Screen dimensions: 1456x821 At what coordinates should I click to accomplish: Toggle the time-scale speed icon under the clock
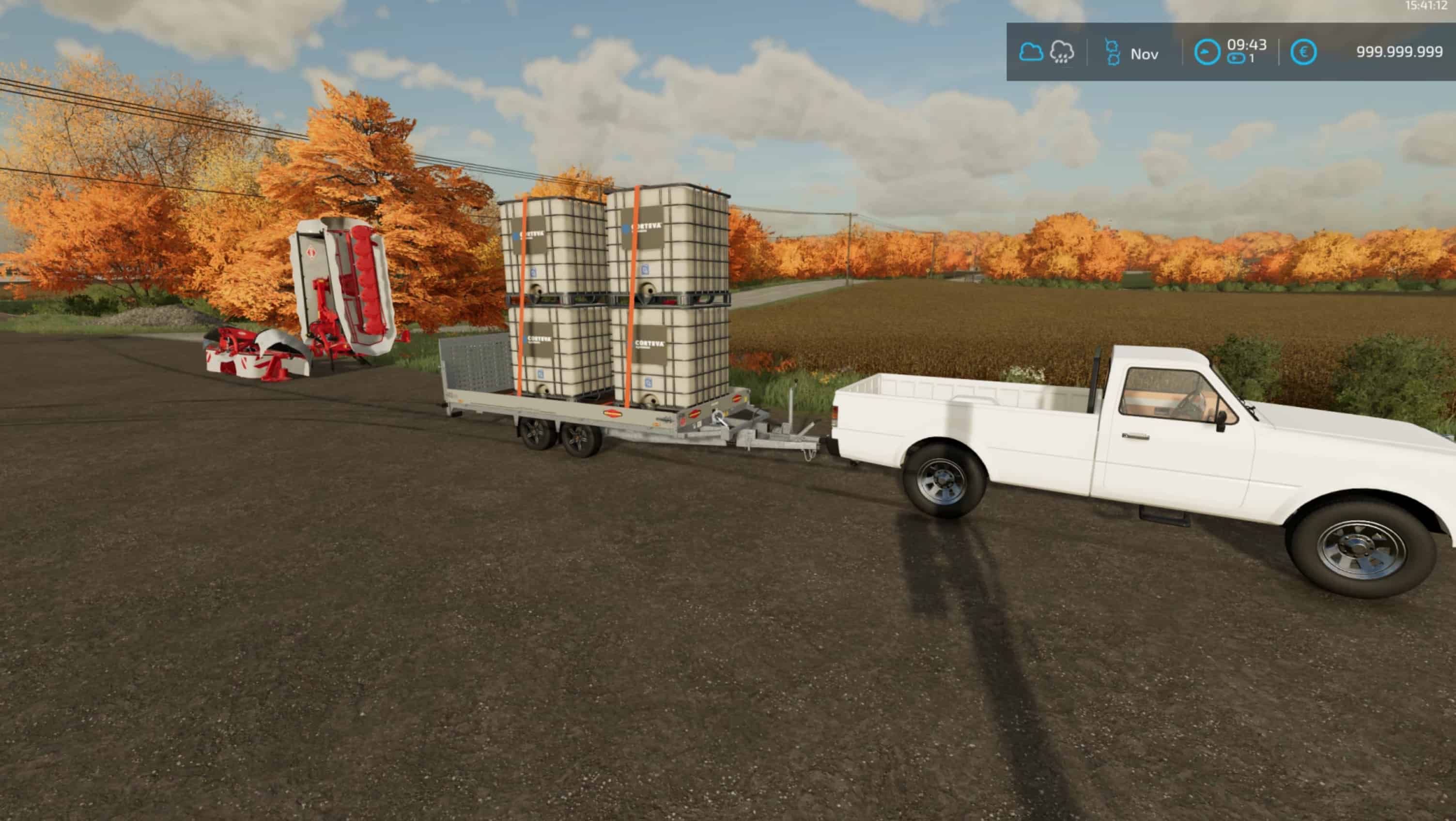[1236, 59]
